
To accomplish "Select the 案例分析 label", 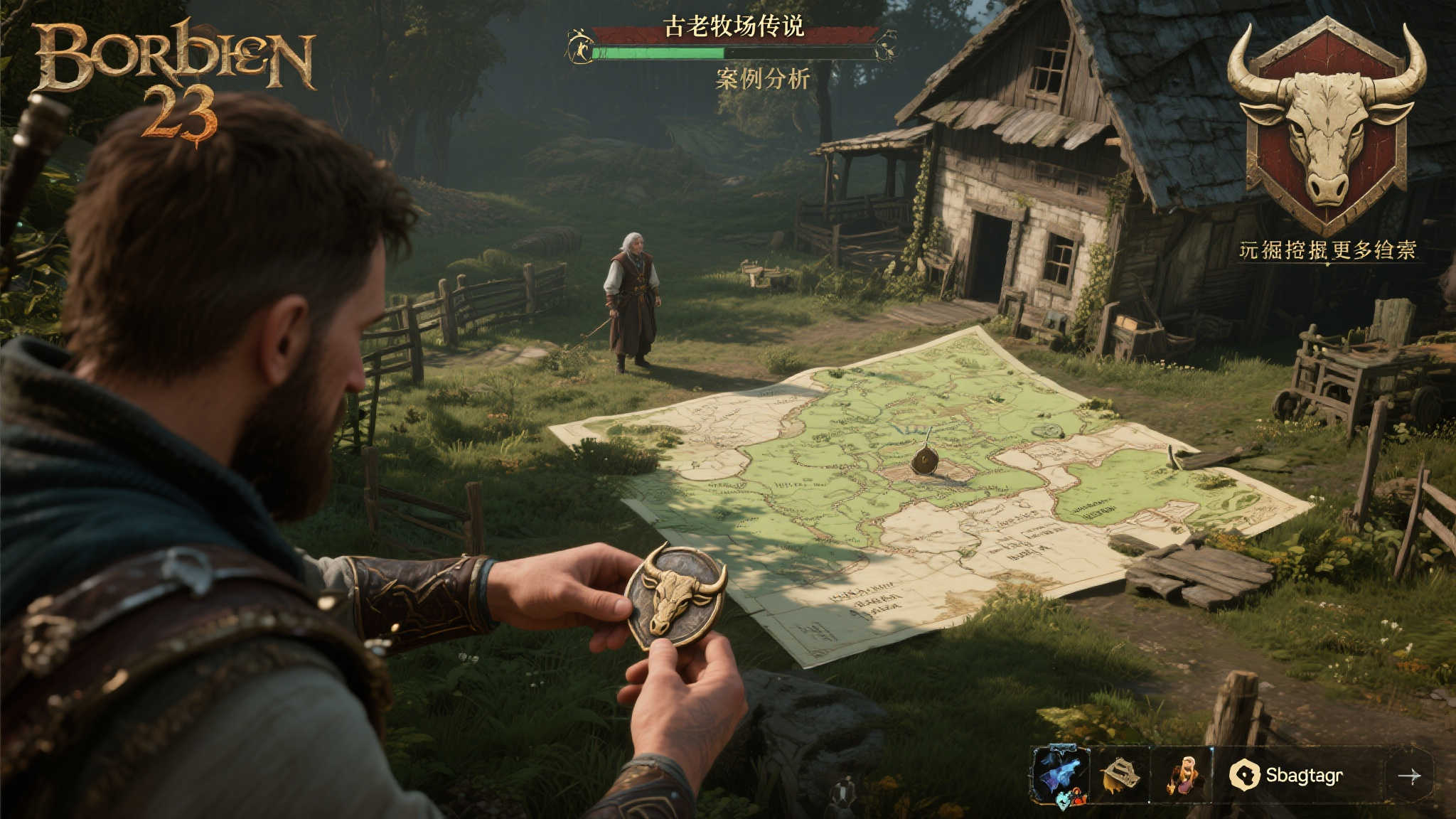I will click(762, 79).
